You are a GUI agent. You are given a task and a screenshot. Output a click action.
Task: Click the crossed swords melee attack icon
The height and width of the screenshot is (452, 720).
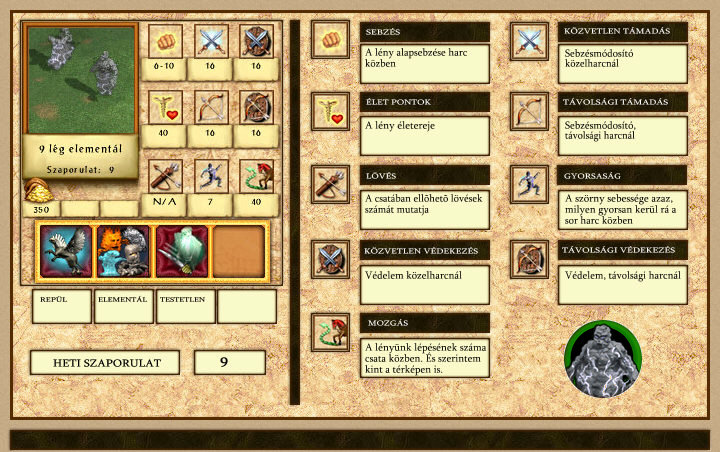click(x=211, y=42)
